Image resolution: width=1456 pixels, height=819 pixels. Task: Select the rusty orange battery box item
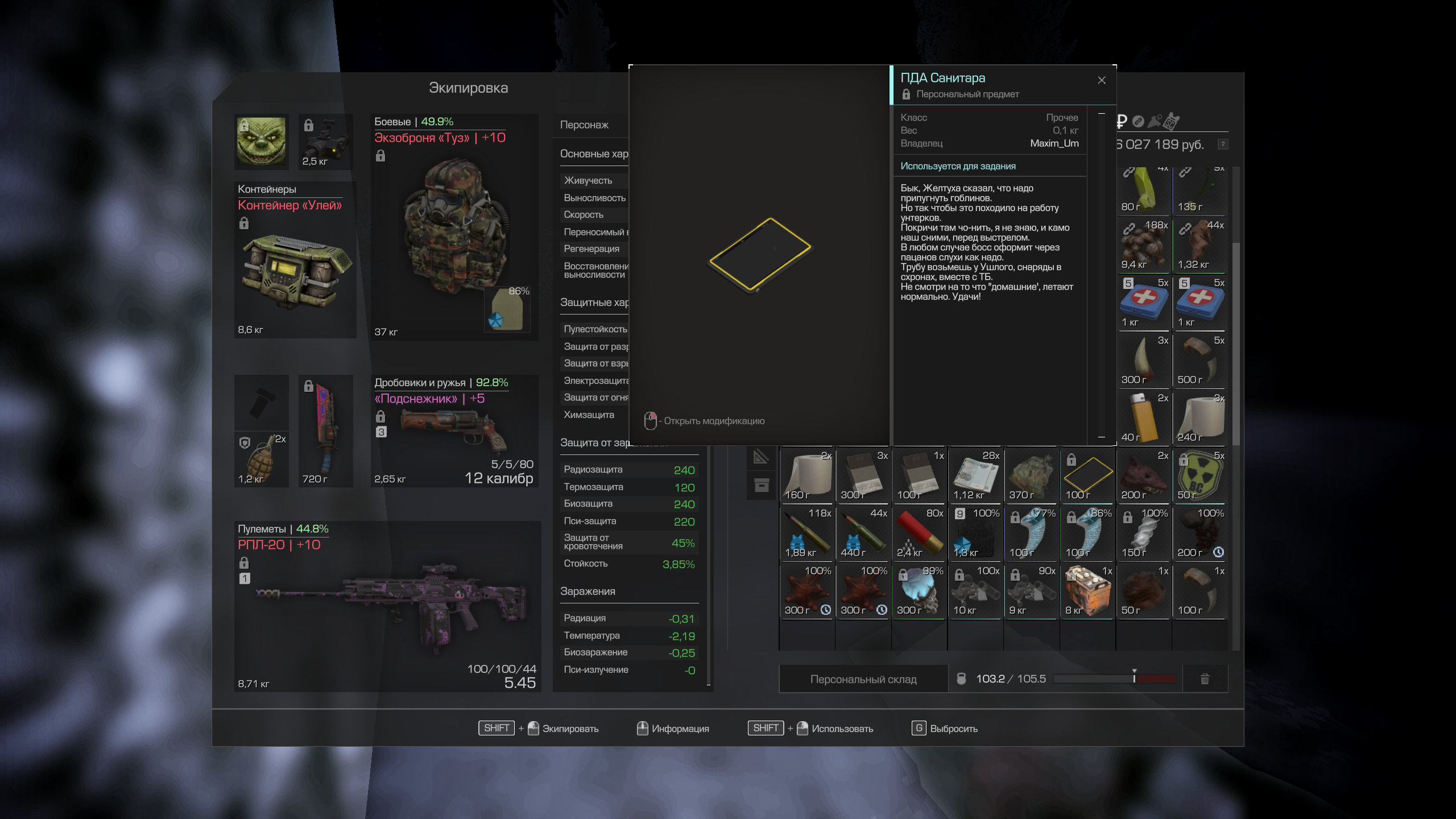1087,591
